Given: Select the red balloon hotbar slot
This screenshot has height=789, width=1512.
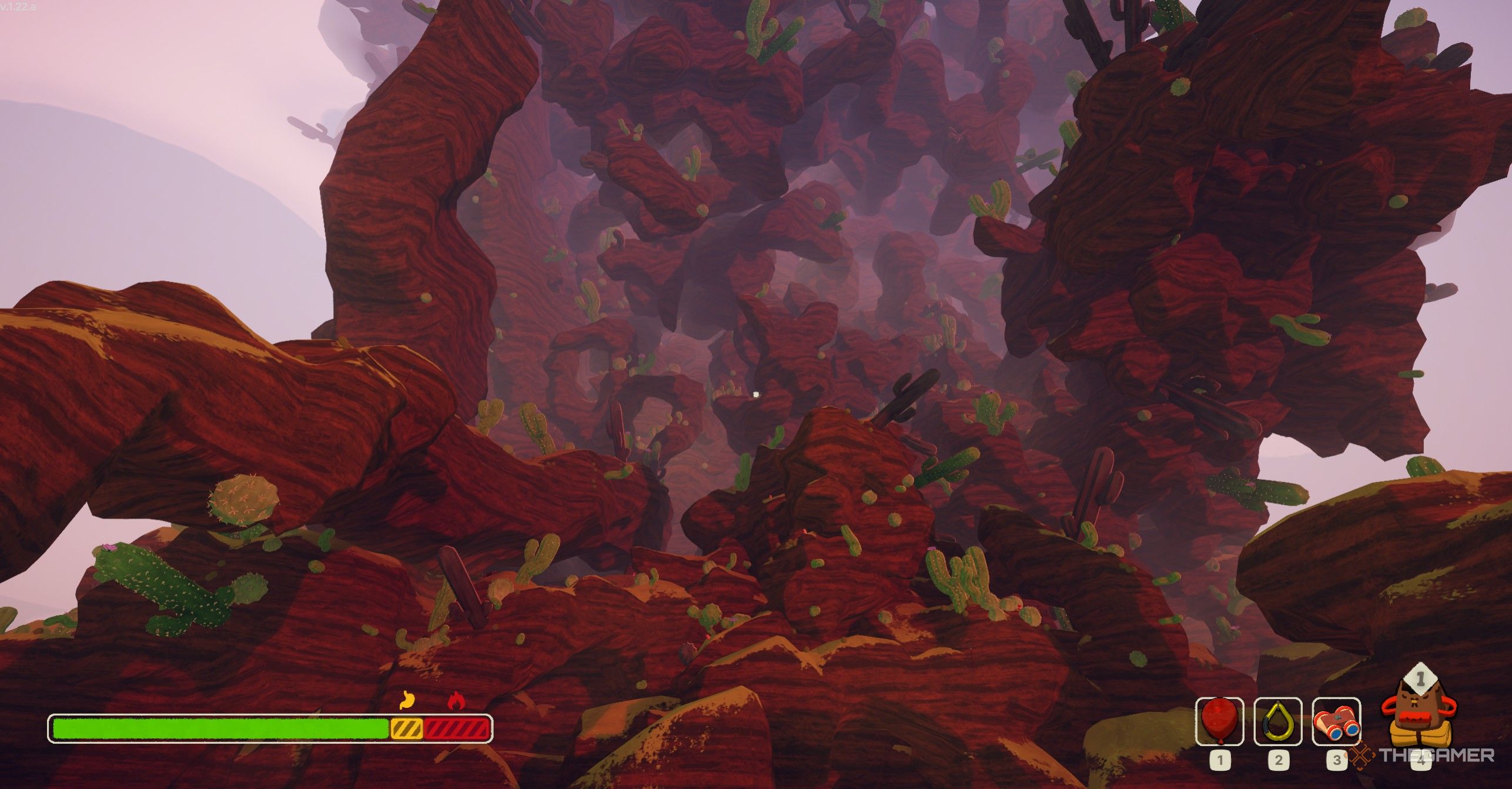Looking at the screenshot, I should pyautogui.click(x=1220, y=721).
